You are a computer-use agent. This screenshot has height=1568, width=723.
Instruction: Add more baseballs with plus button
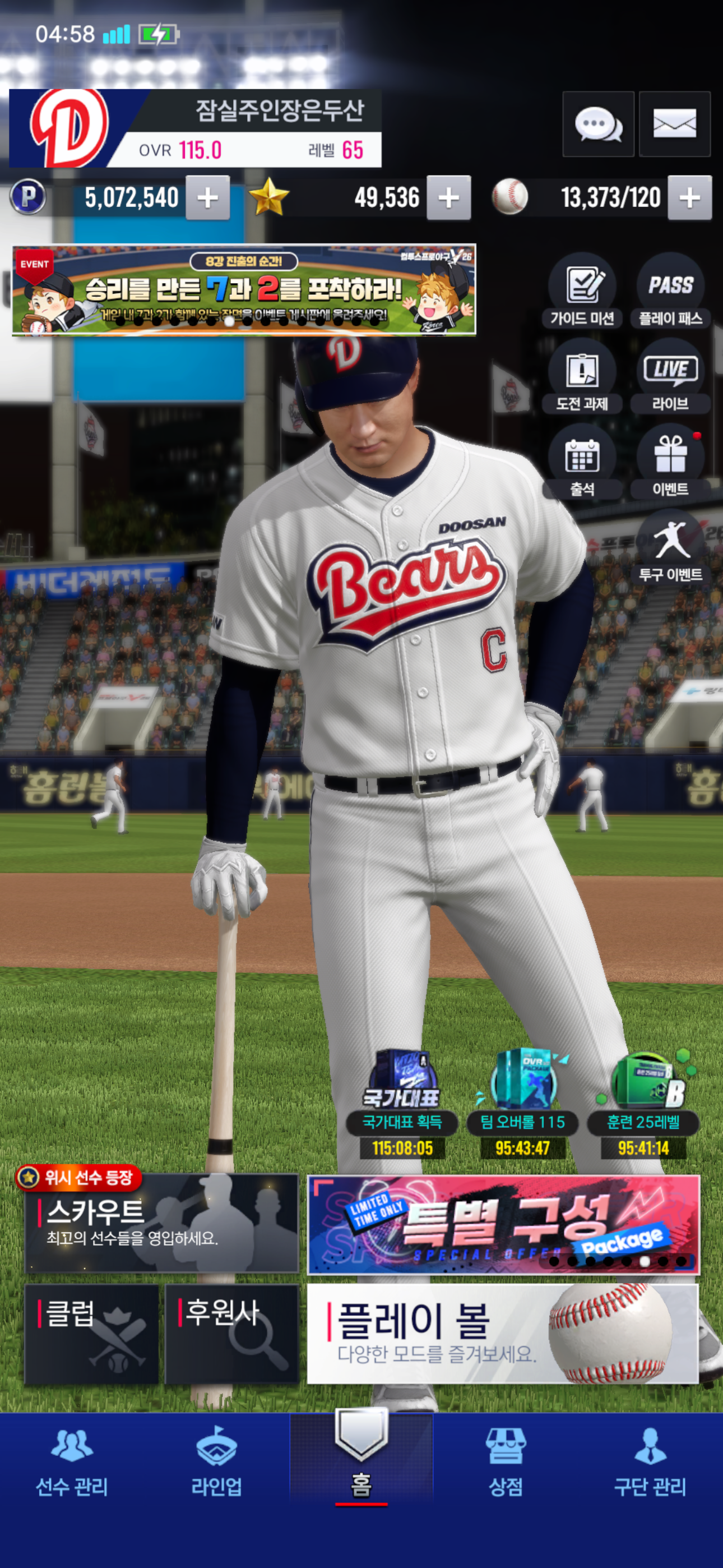pos(689,198)
